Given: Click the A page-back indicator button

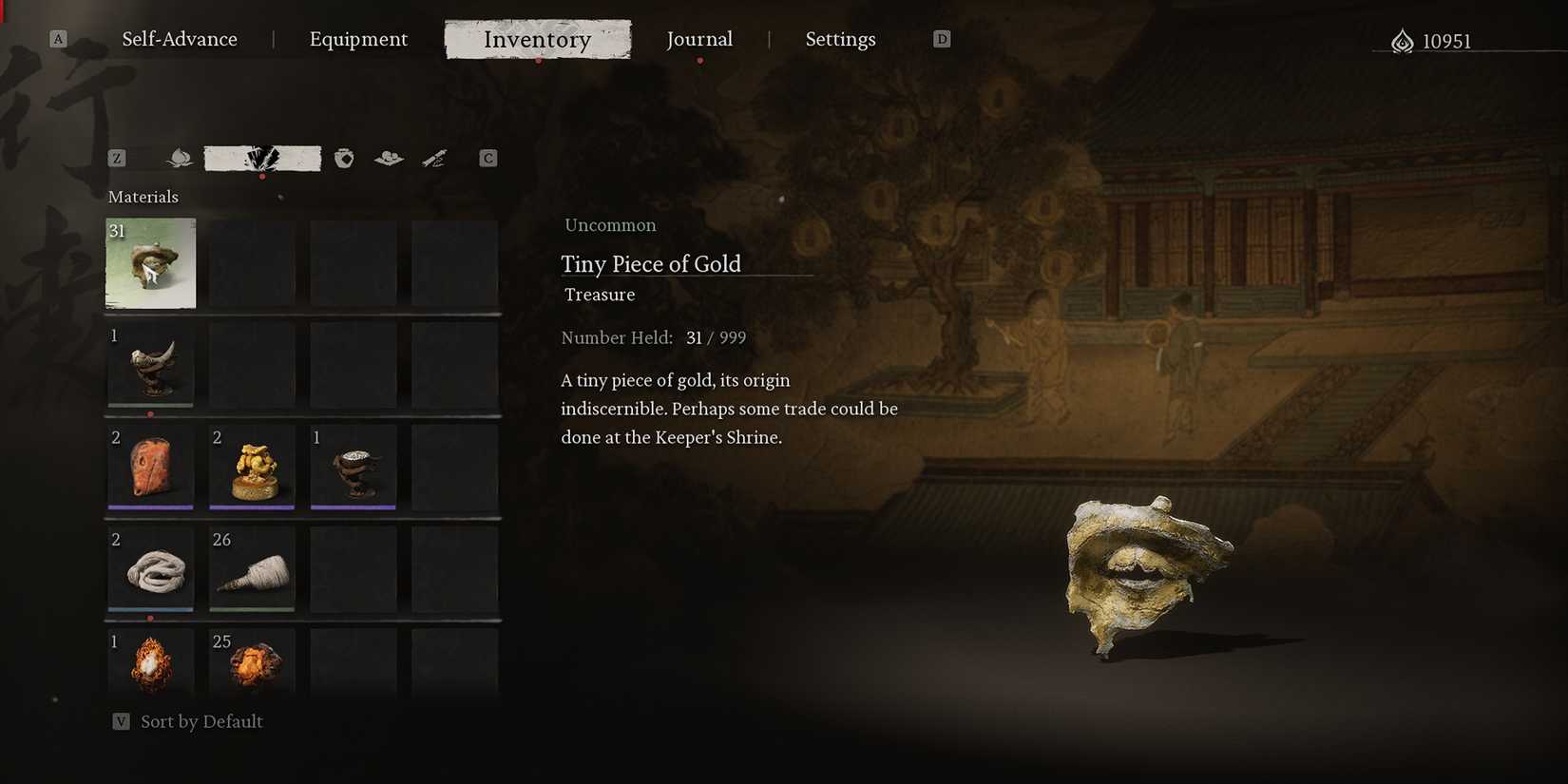Looking at the screenshot, I should (x=58, y=38).
